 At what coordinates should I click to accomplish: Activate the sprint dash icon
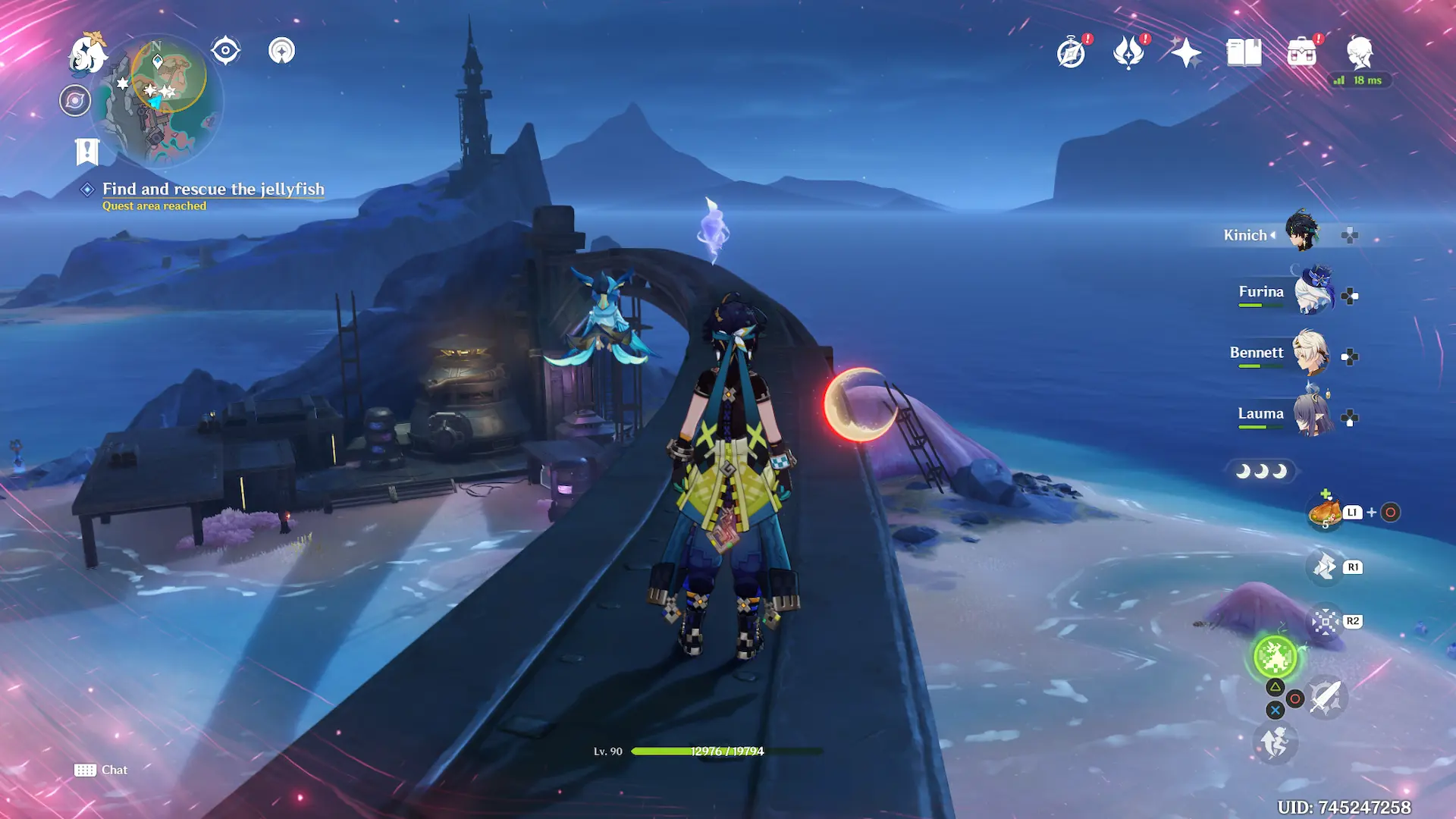[x=1275, y=742]
